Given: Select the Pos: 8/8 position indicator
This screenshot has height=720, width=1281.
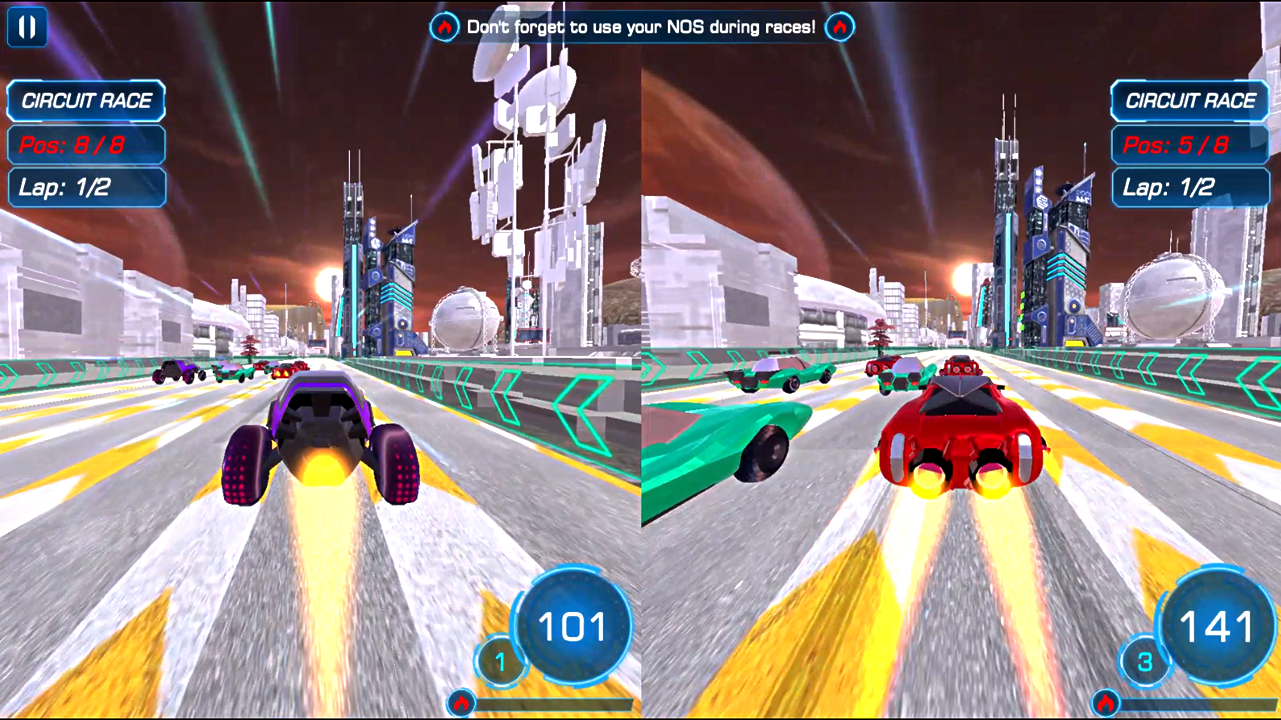Looking at the screenshot, I should 86,145.
